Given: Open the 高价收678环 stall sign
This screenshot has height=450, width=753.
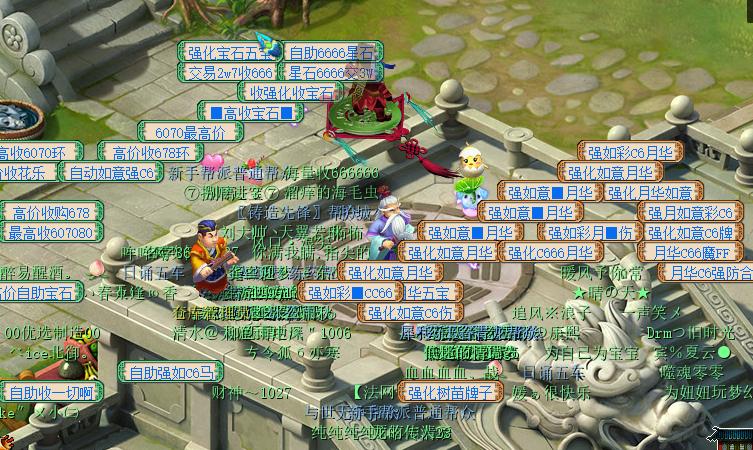Looking at the screenshot, I should coord(151,152).
